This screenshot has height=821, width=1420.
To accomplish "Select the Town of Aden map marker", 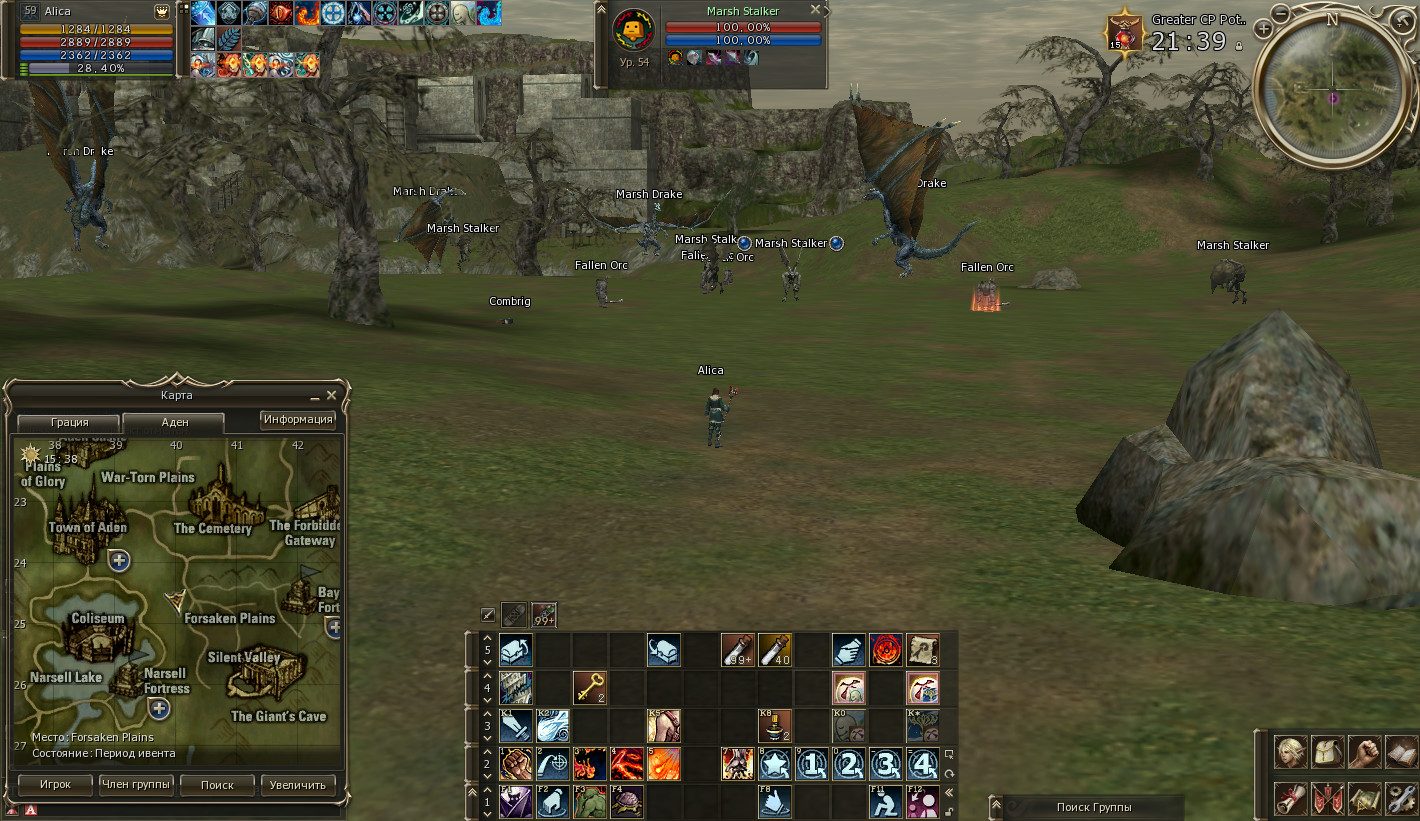I will click(88, 527).
